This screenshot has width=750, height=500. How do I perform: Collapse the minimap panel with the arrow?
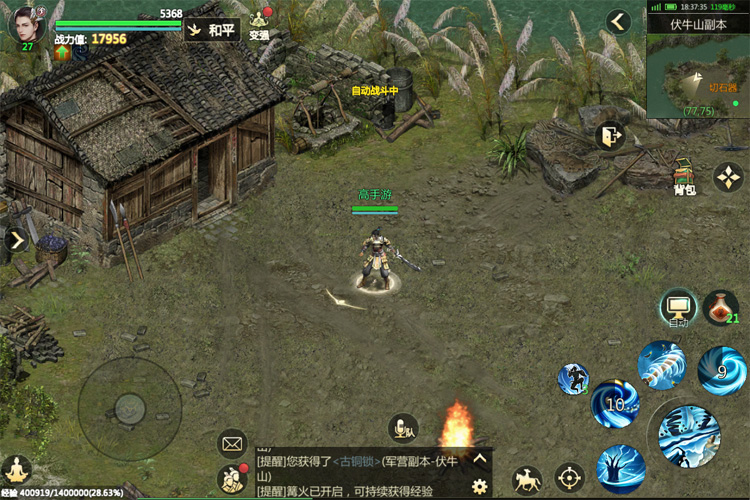pyautogui.click(x=619, y=21)
